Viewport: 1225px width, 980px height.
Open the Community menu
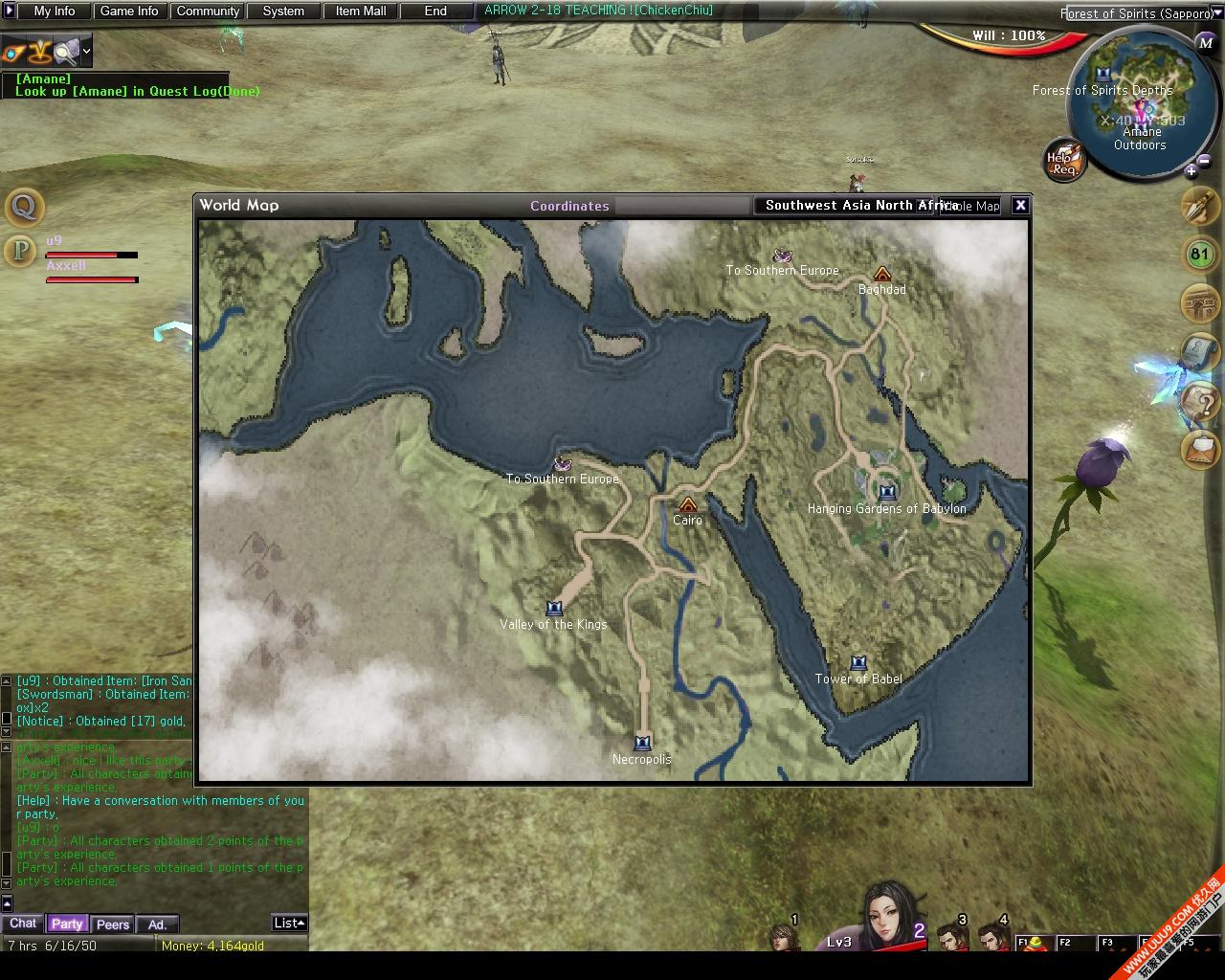click(x=208, y=11)
